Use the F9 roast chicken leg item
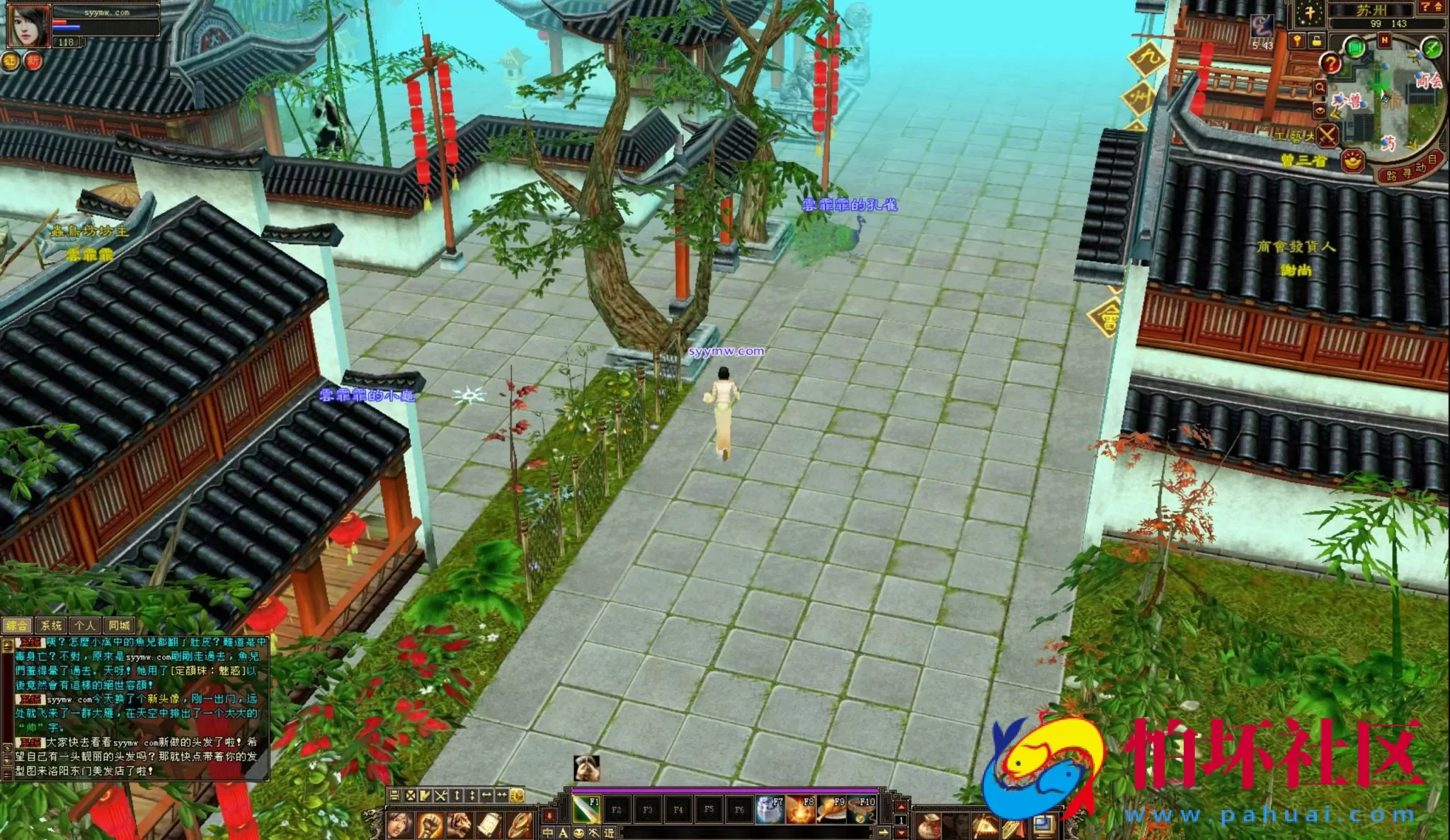Image resolution: width=1450 pixels, height=840 pixels. click(x=831, y=809)
